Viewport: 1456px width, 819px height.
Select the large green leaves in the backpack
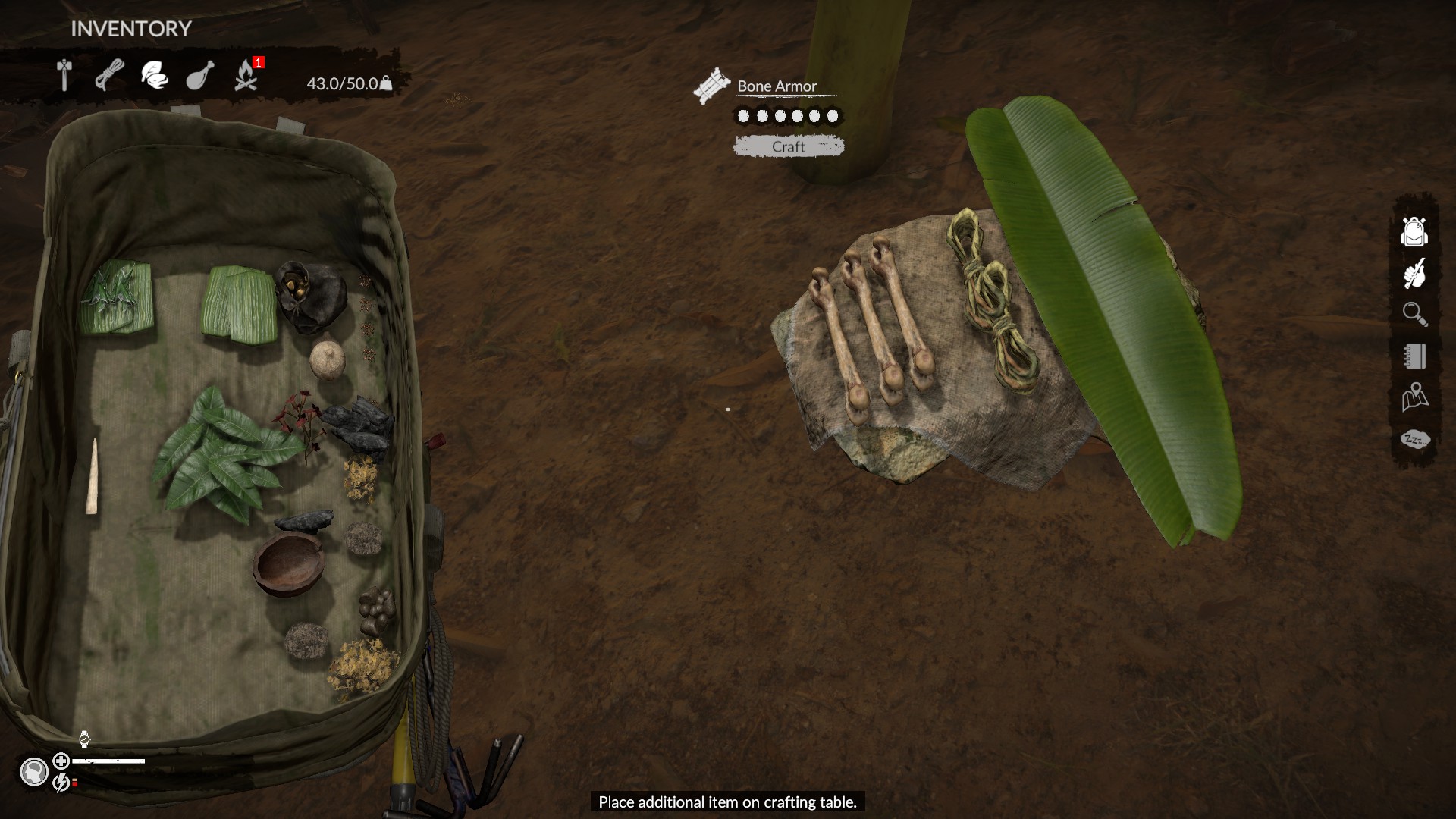(220, 455)
